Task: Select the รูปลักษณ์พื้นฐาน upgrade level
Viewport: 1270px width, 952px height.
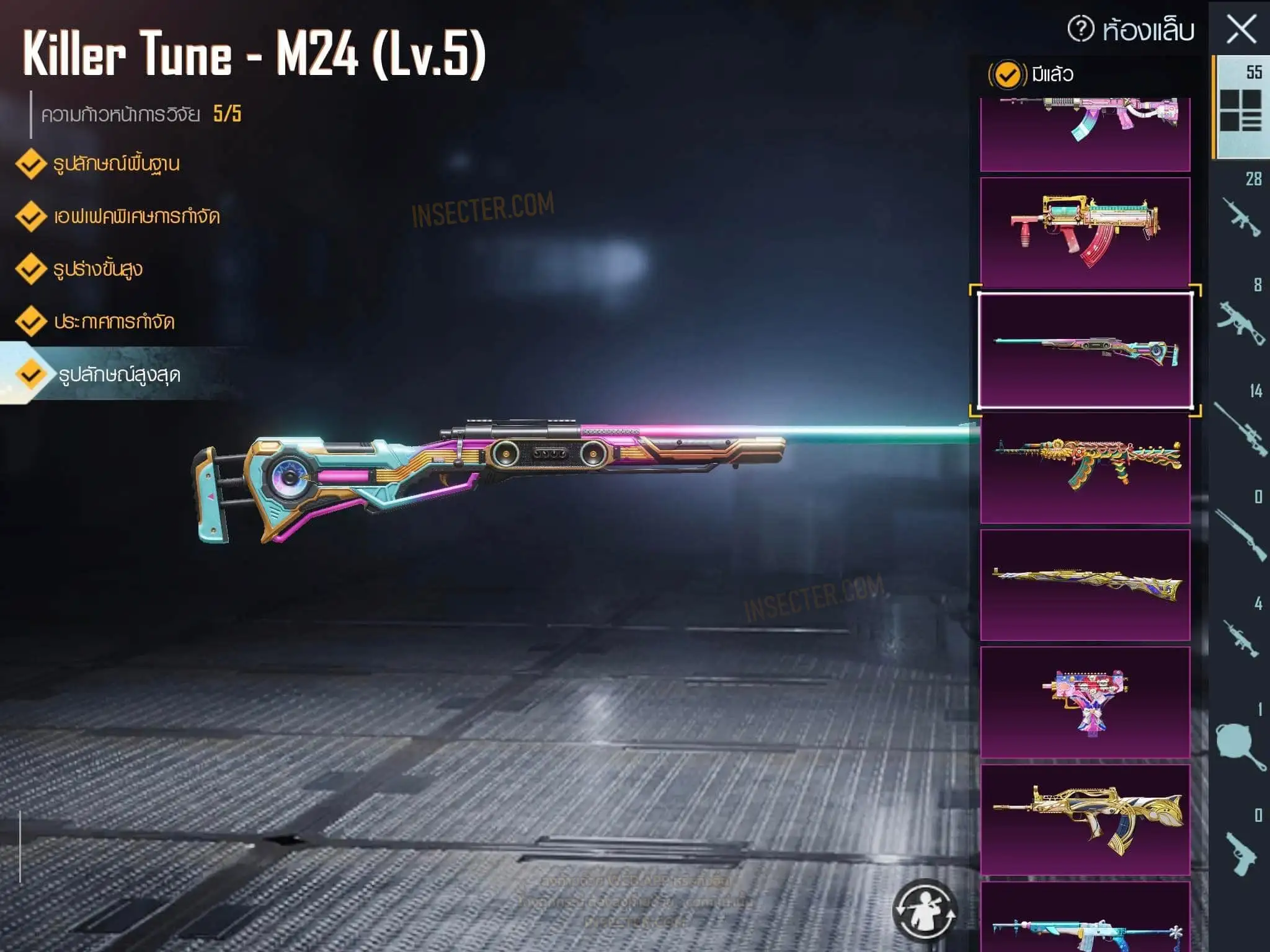Action: click(99, 164)
